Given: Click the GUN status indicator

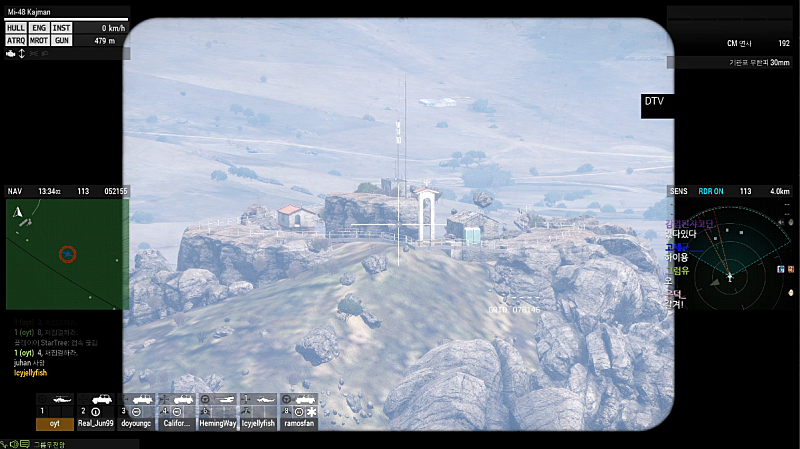Looking at the screenshot, I should point(62,41).
